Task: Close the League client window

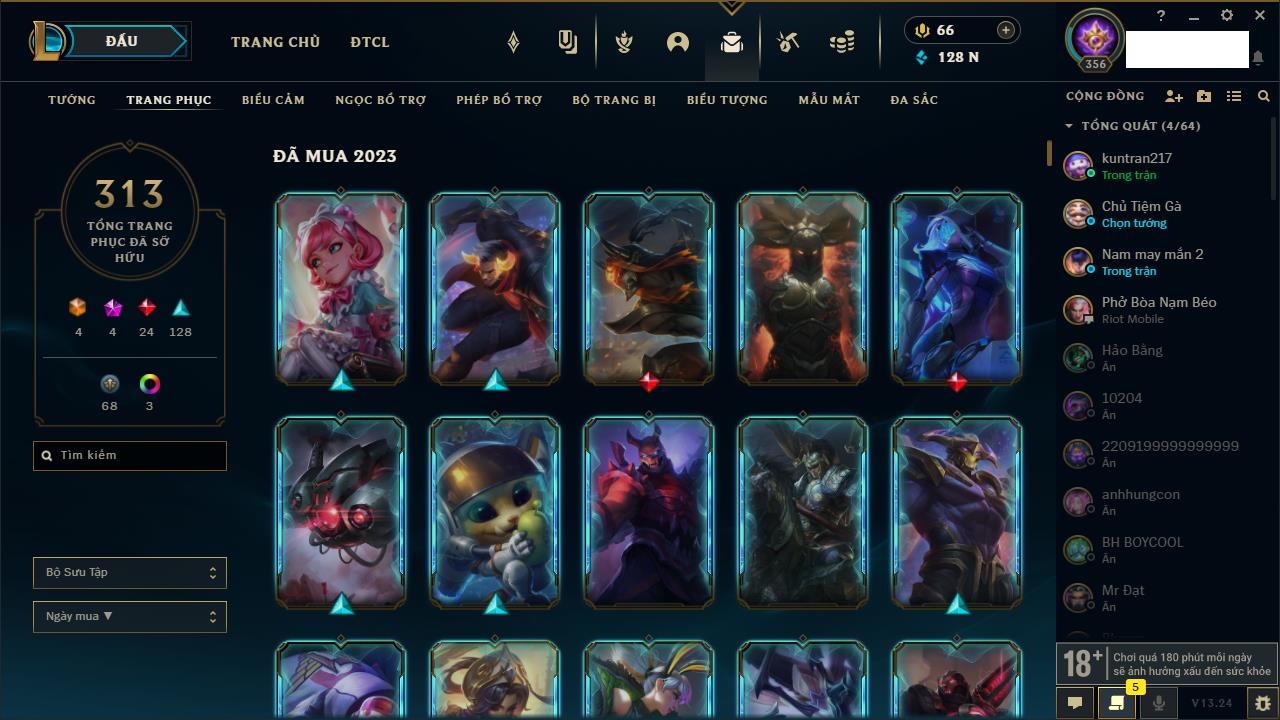Action: (1259, 16)
